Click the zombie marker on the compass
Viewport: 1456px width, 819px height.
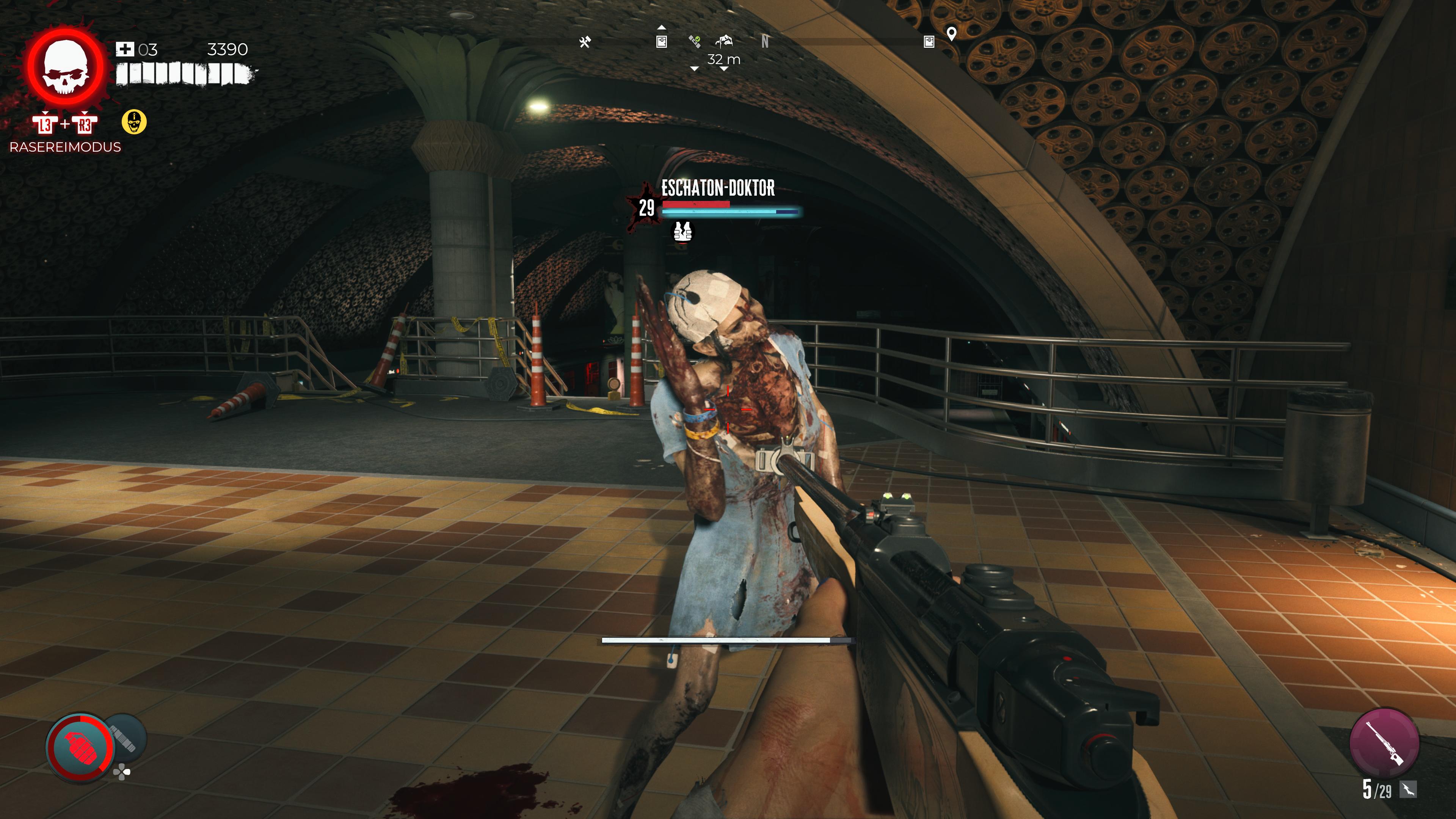point(724,41)
